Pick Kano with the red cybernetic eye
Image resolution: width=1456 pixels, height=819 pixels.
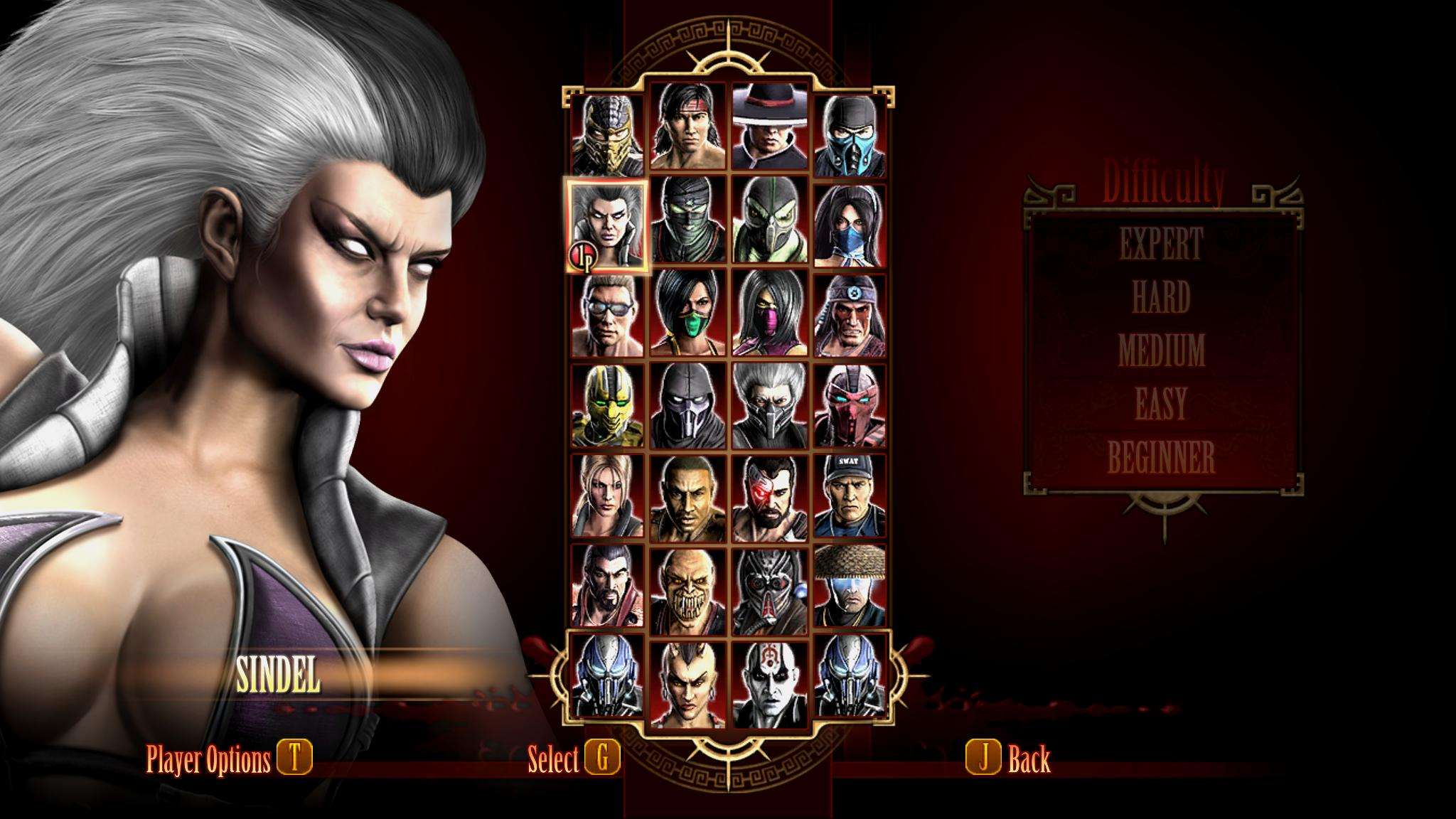click(769, 496)
